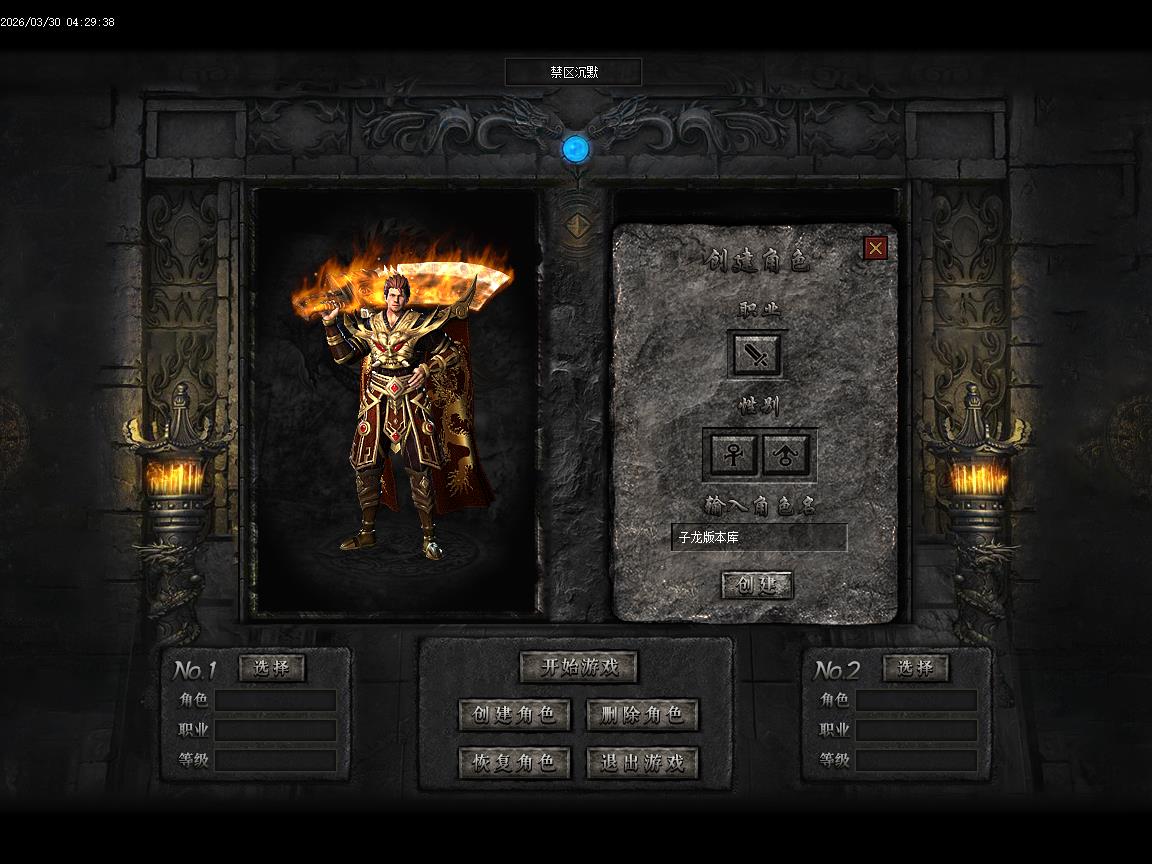Choose the female gender symbol
The width and height of the screenshot is (1152, 864).
coord(733,455)
